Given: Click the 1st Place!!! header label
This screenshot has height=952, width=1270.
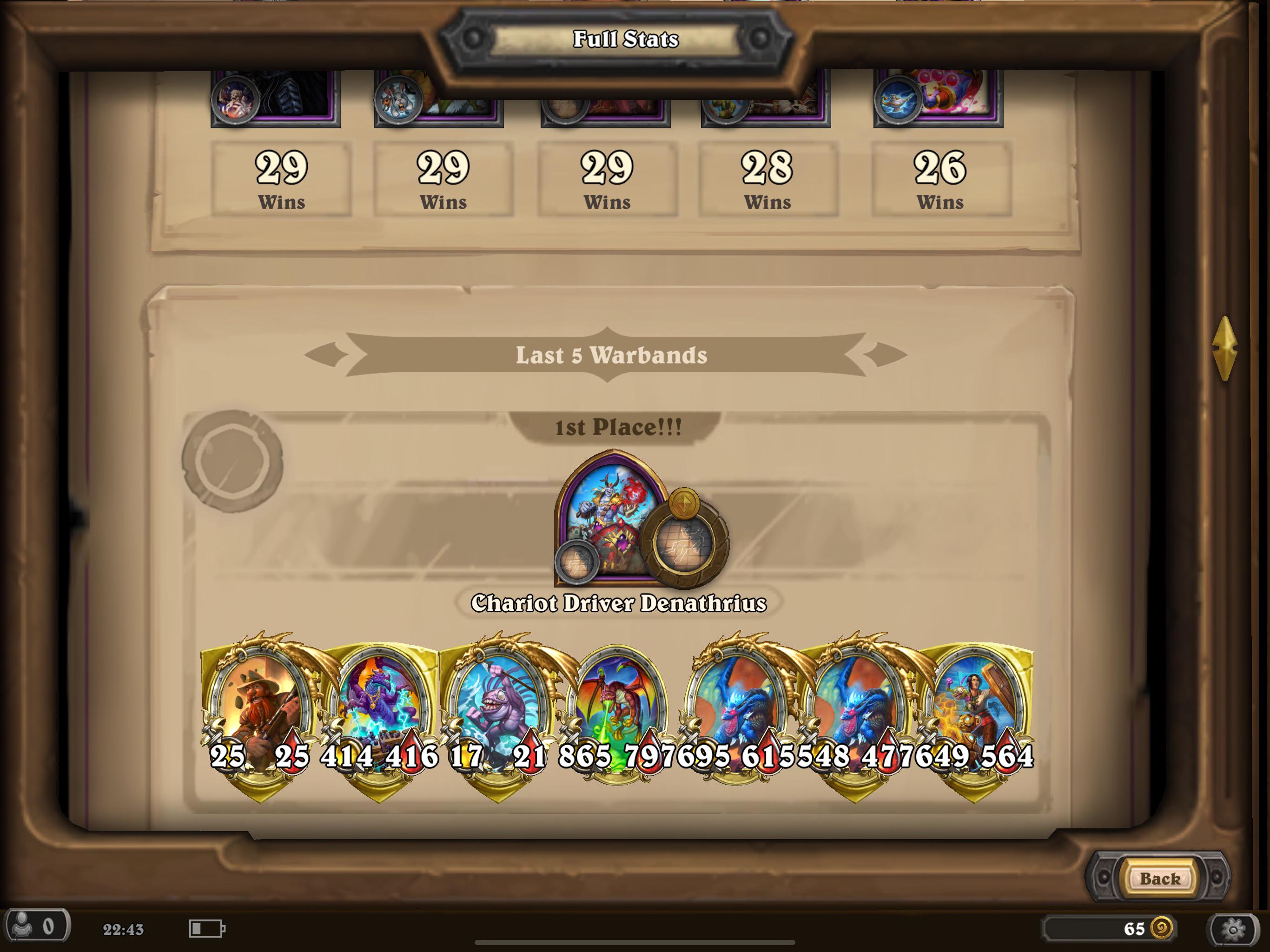Looking at the screenshot, I should coord(617,427).
